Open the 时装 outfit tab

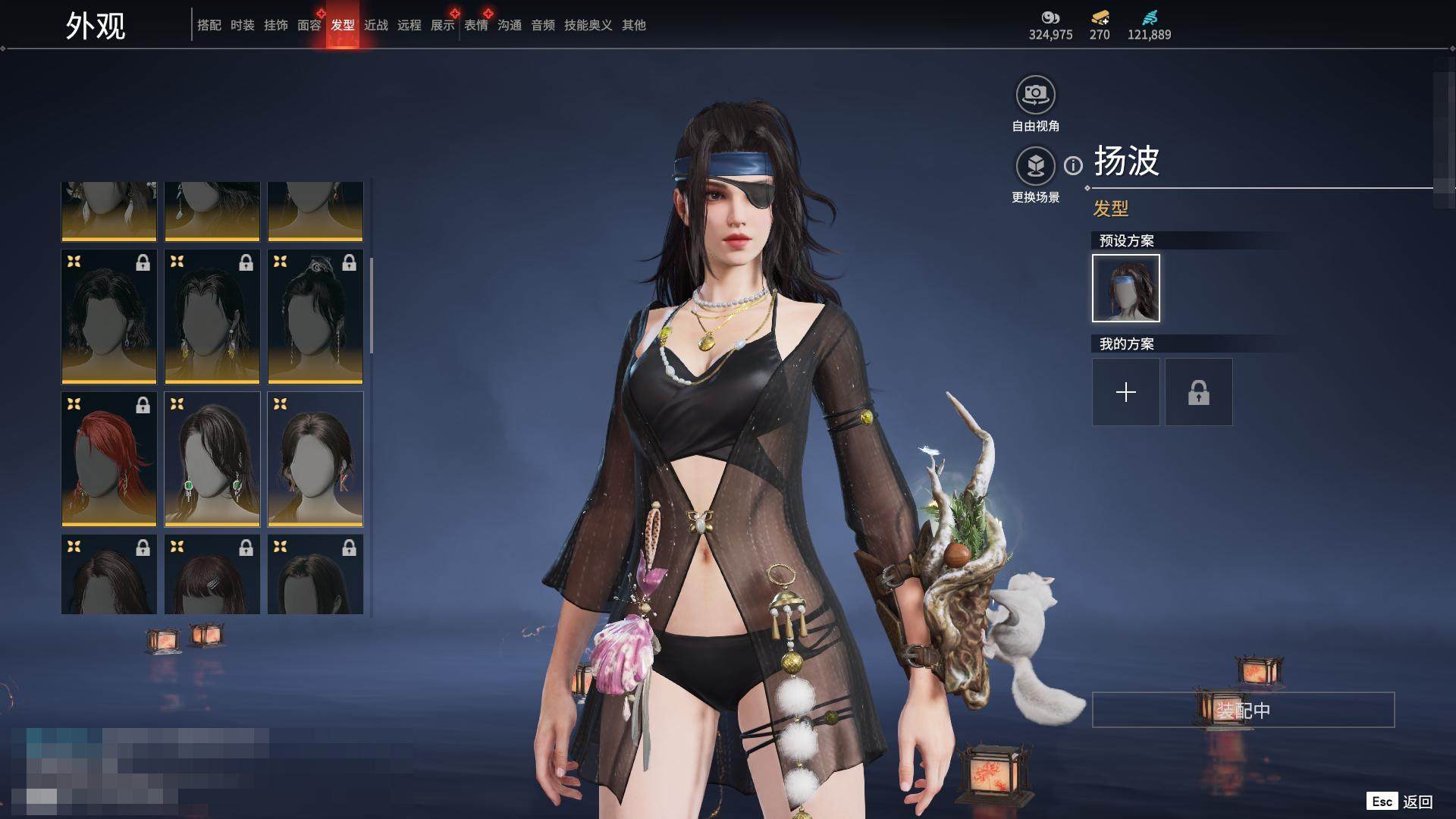point(242,25)
